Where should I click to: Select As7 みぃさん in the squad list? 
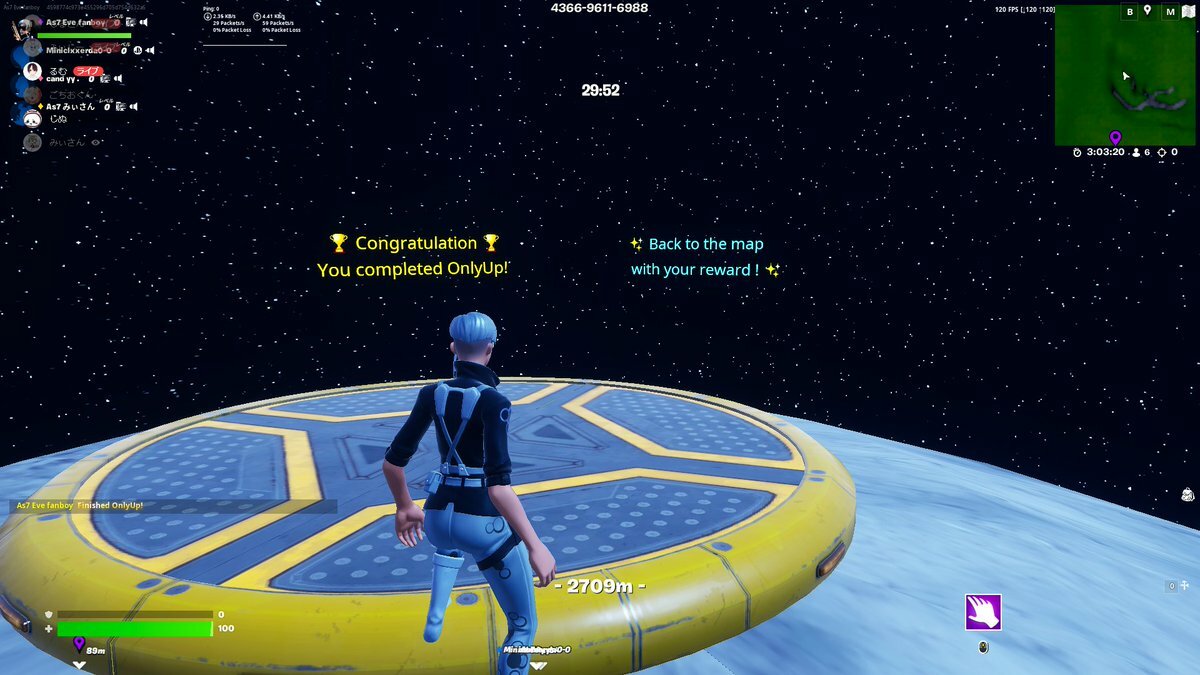pos(70,106)
